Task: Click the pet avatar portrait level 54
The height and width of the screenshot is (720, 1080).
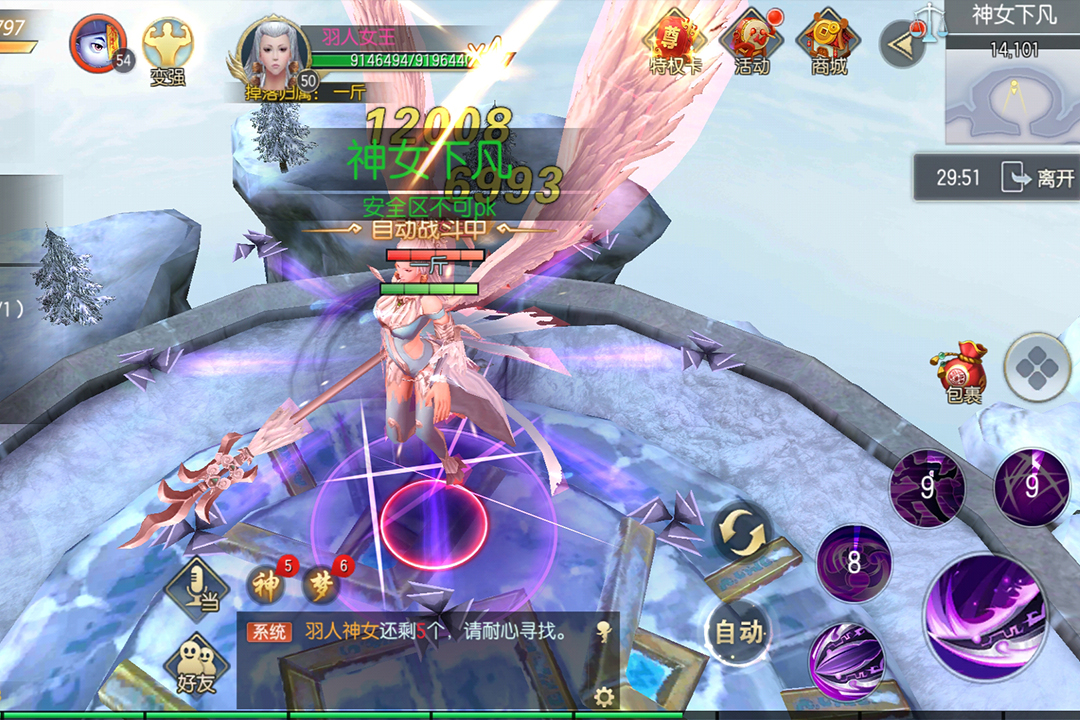Action: (x=97, y=43)
